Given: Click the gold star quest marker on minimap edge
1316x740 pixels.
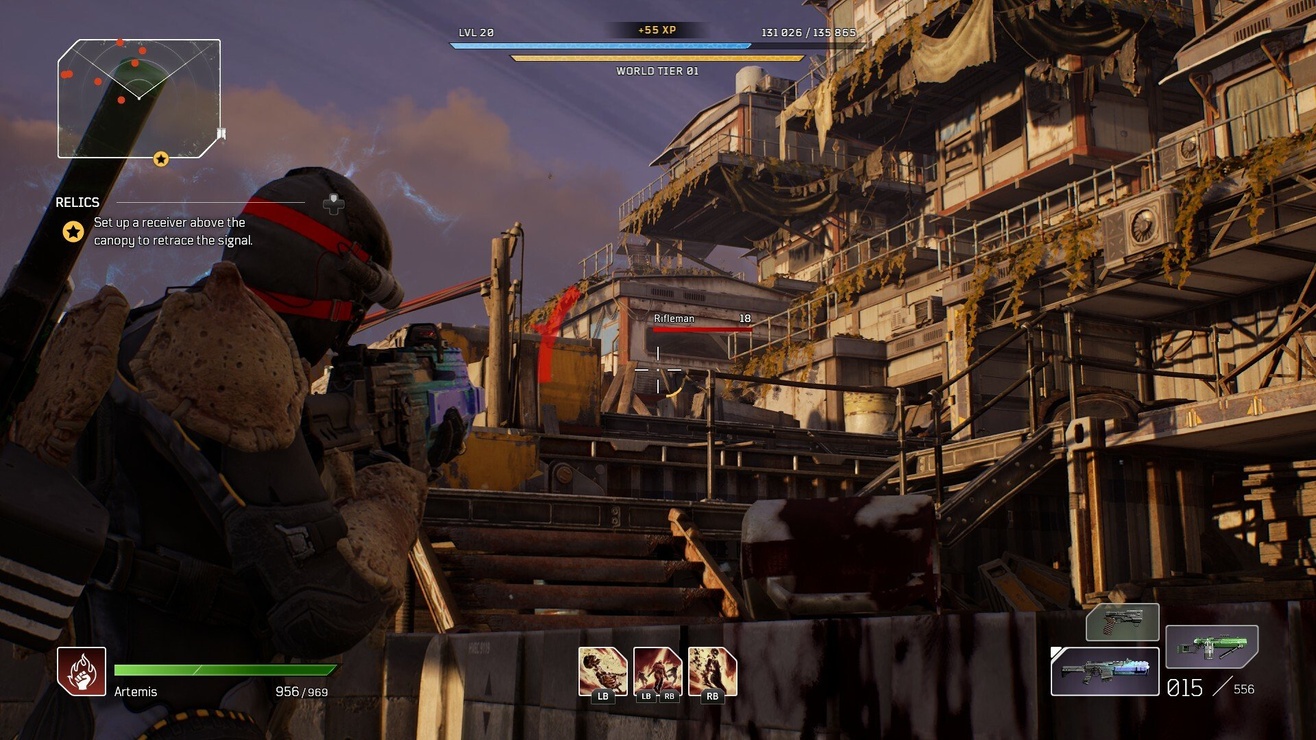Looking at the screenshot, I should [161, 159].
